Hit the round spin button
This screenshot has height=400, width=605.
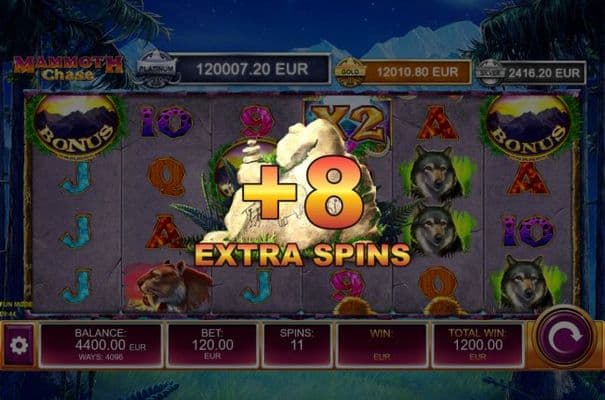coord(564,337)
